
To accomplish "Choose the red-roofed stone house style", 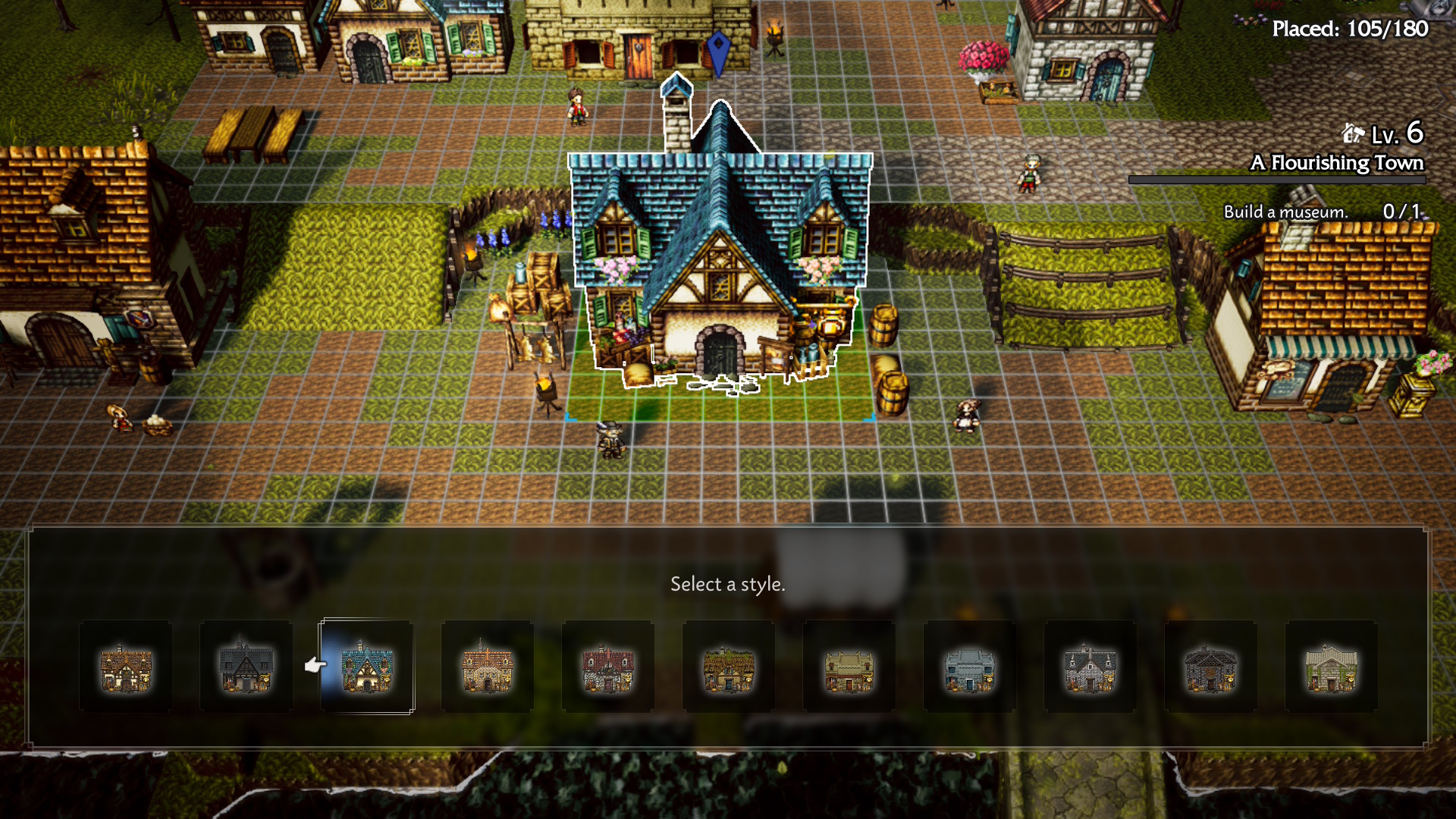I will [x=608, y=667].
